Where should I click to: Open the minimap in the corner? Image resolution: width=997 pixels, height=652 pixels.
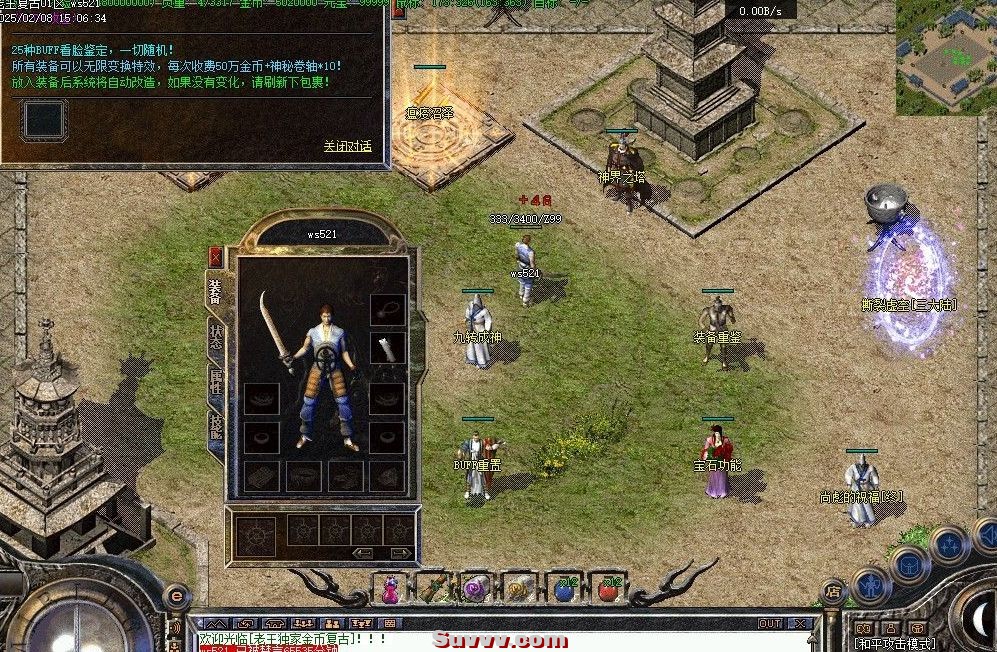pyautogui.click(x=945, y=56)
